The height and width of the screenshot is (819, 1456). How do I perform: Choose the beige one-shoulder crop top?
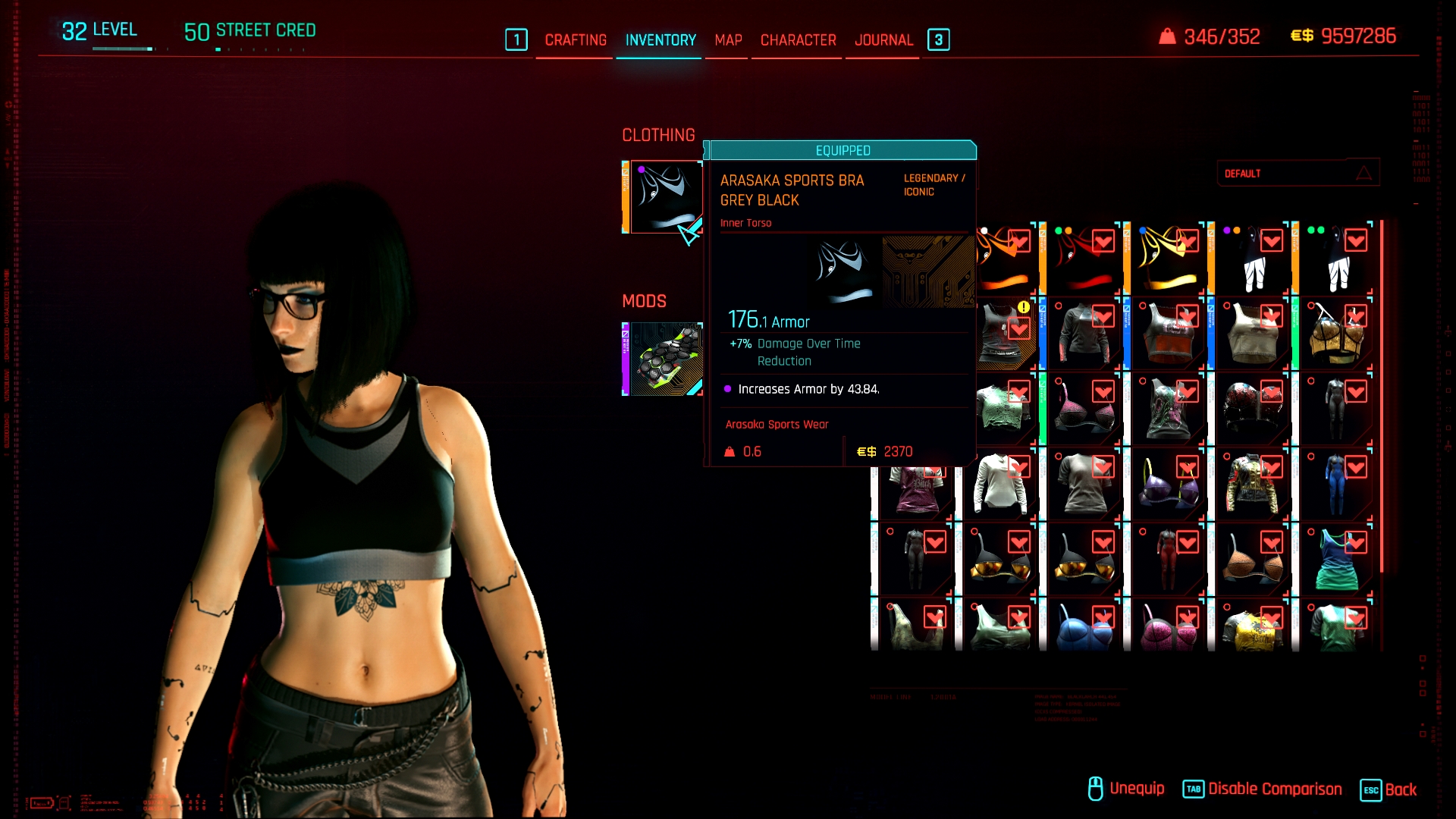pos(1252,335)
